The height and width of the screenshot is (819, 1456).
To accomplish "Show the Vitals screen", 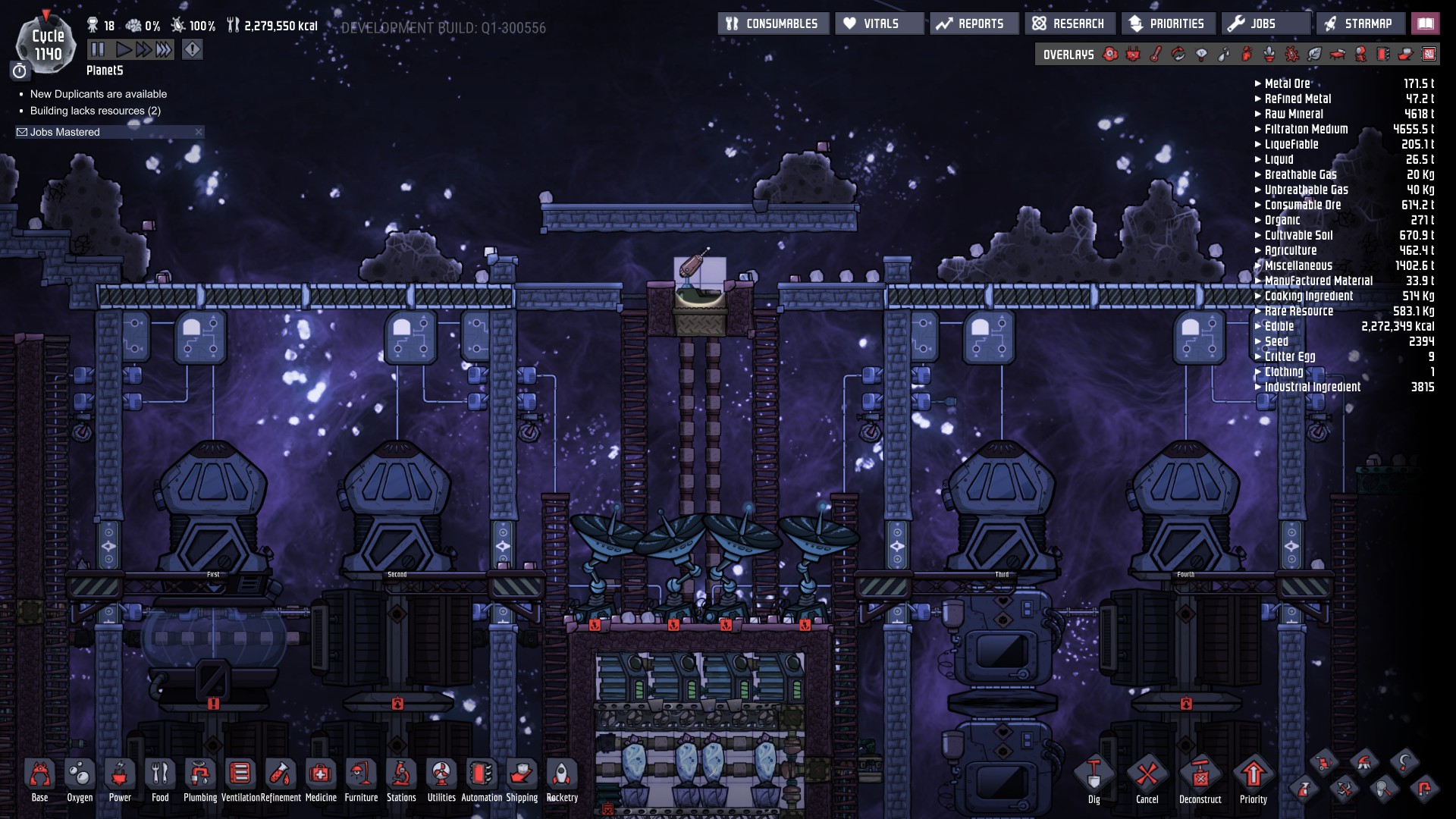I will pos(880,24).
